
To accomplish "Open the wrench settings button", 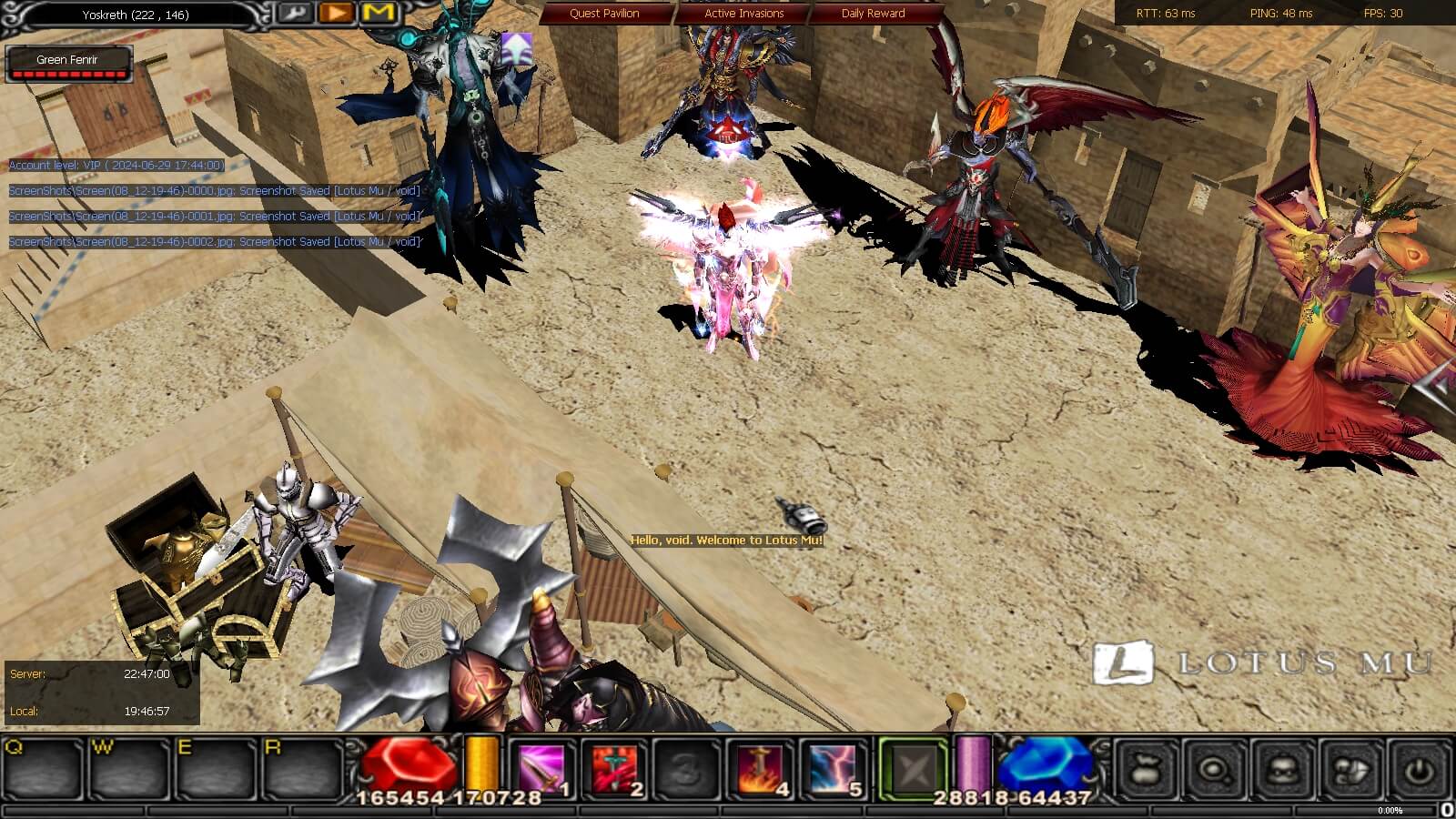I will pyautogui.click(x=294, y=13).
